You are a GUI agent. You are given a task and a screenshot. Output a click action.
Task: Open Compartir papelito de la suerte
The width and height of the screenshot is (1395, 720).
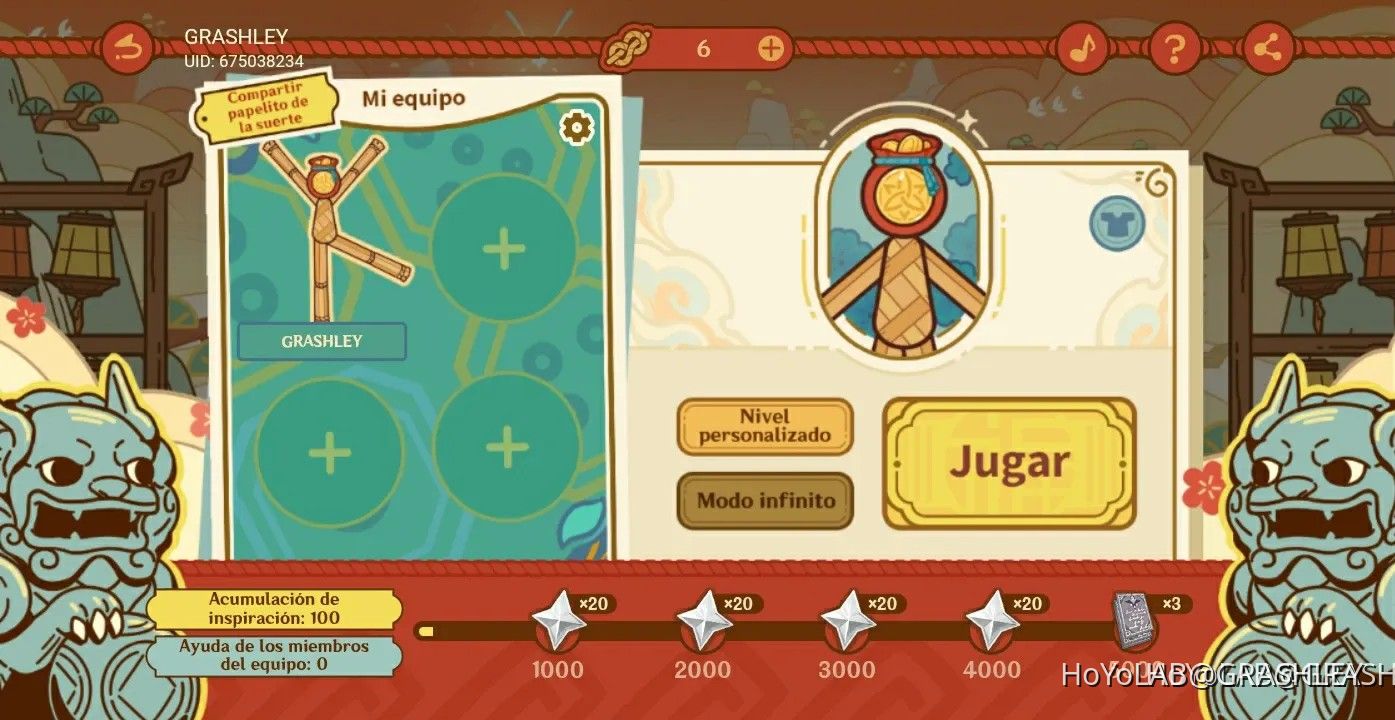click(x=268, y=107)
